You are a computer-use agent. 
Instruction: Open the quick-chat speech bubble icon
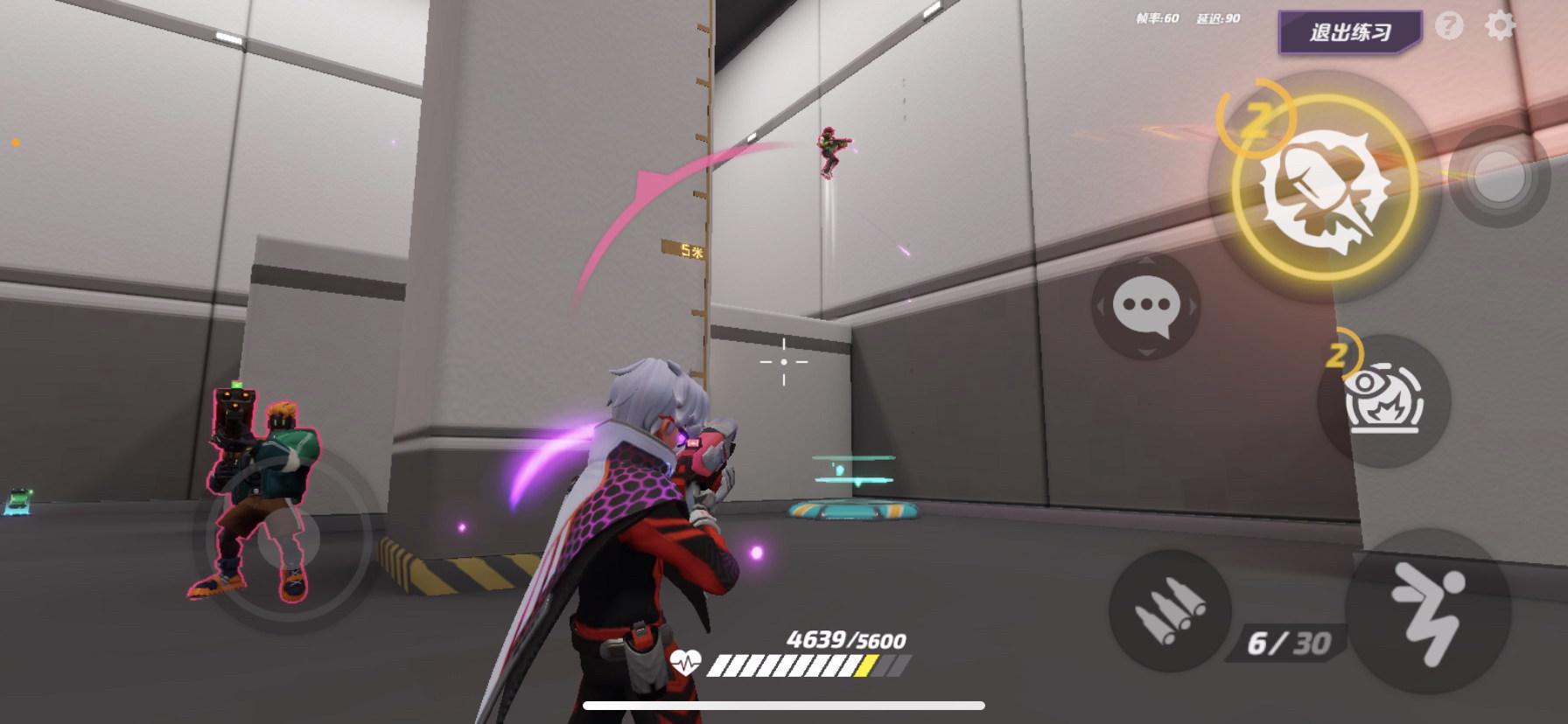1146,305
